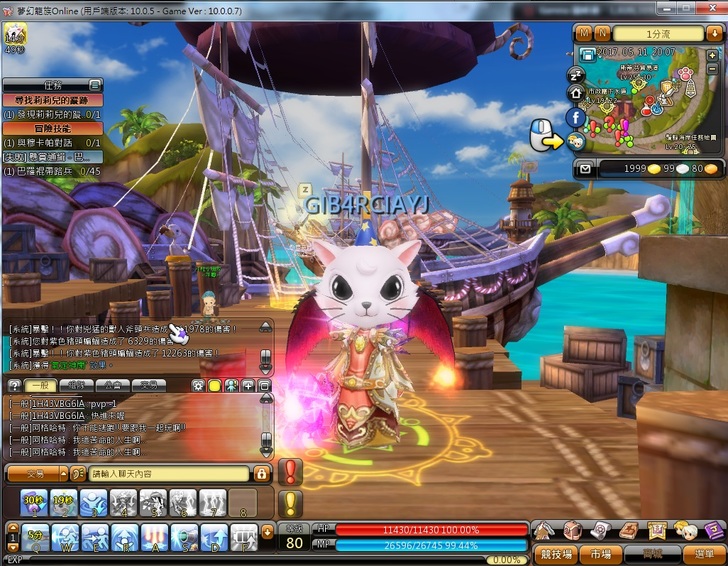Click the home icon beside the minimap

click(575, 93)
